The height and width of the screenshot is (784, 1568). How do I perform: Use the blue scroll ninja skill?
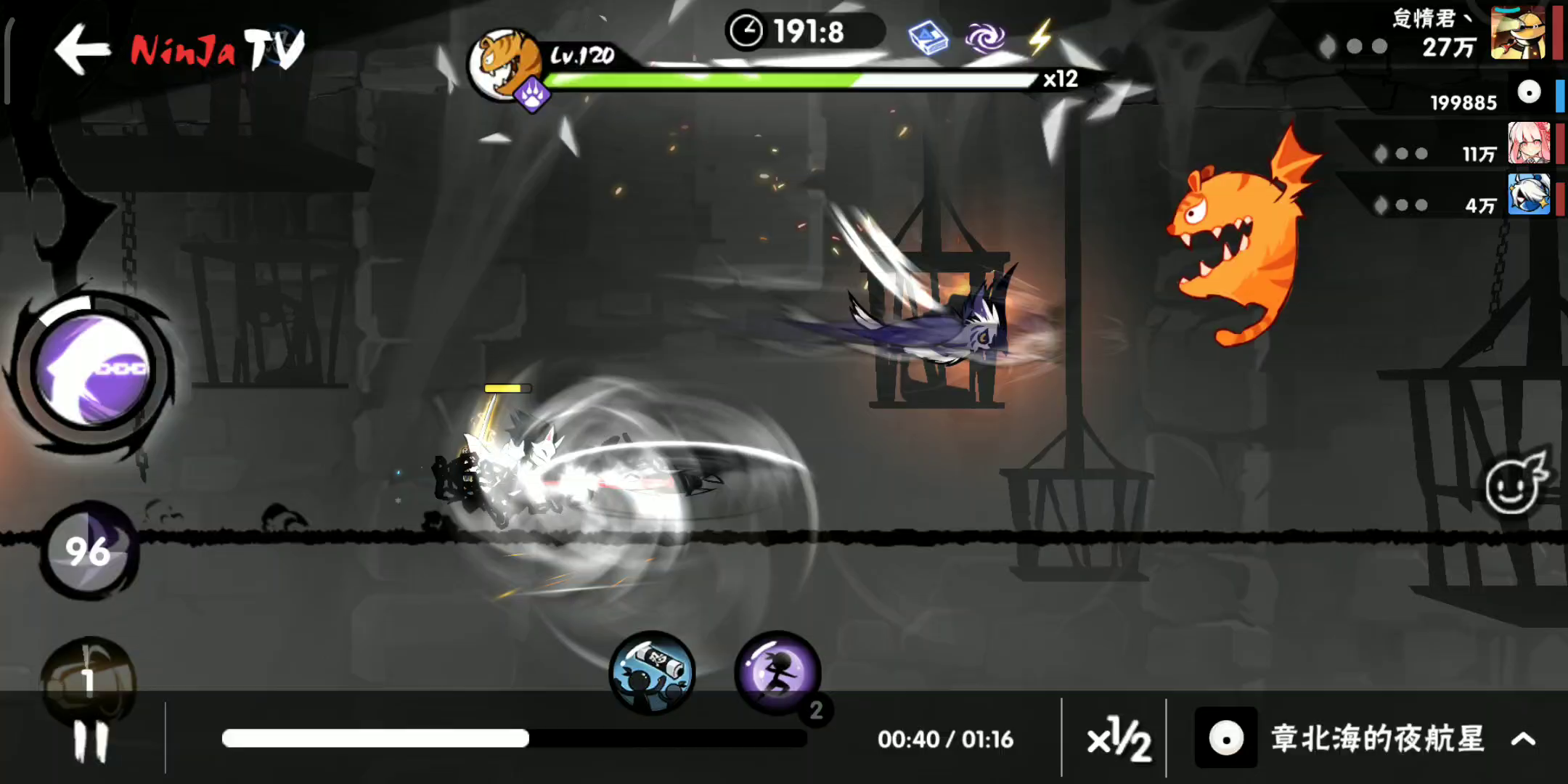click(651, 671)
